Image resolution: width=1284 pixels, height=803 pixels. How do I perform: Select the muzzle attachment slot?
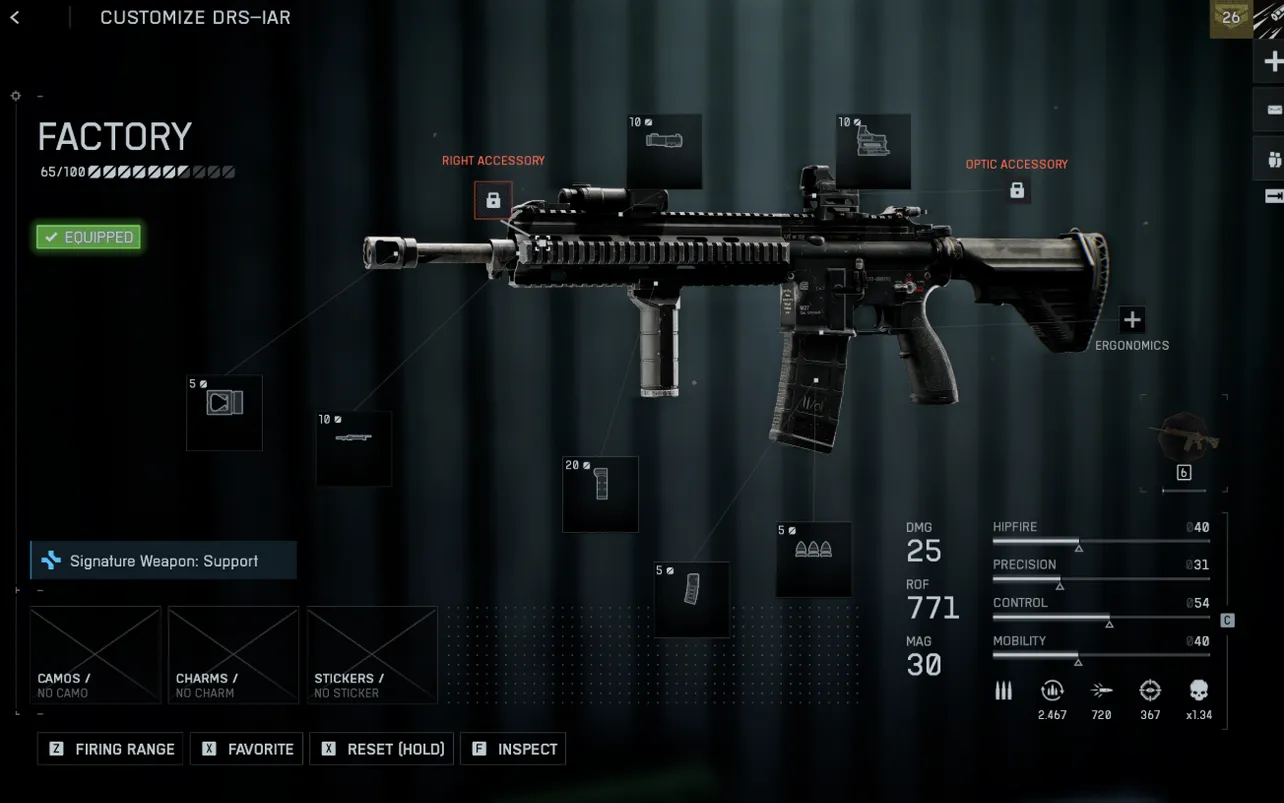click(x=224, y=412)
